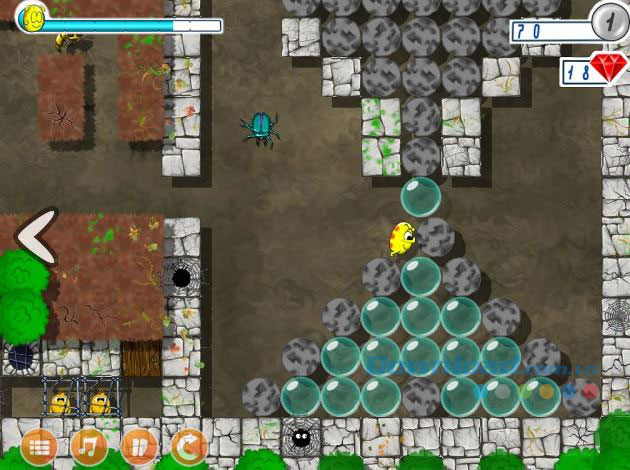This screenshot has height=470, width=630.
Task: Toggle the music note button
Action: tap(89, 446)
